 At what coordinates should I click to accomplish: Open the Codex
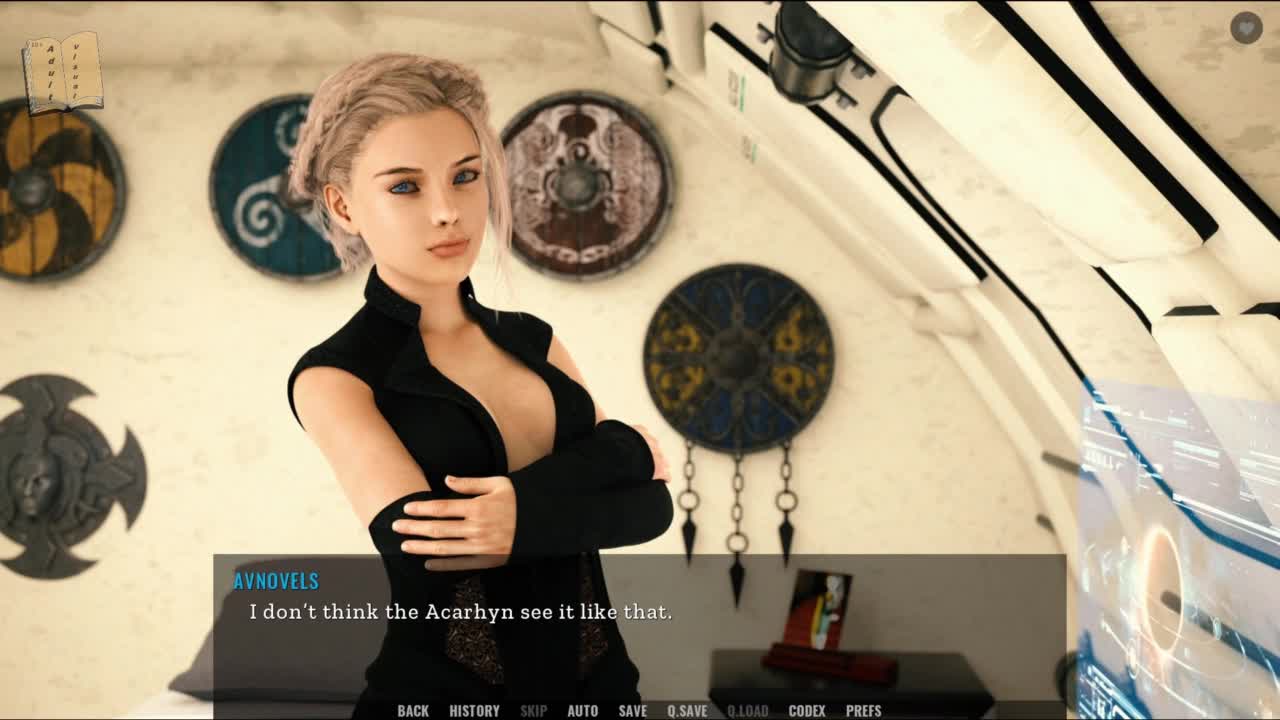click(807, 710)
